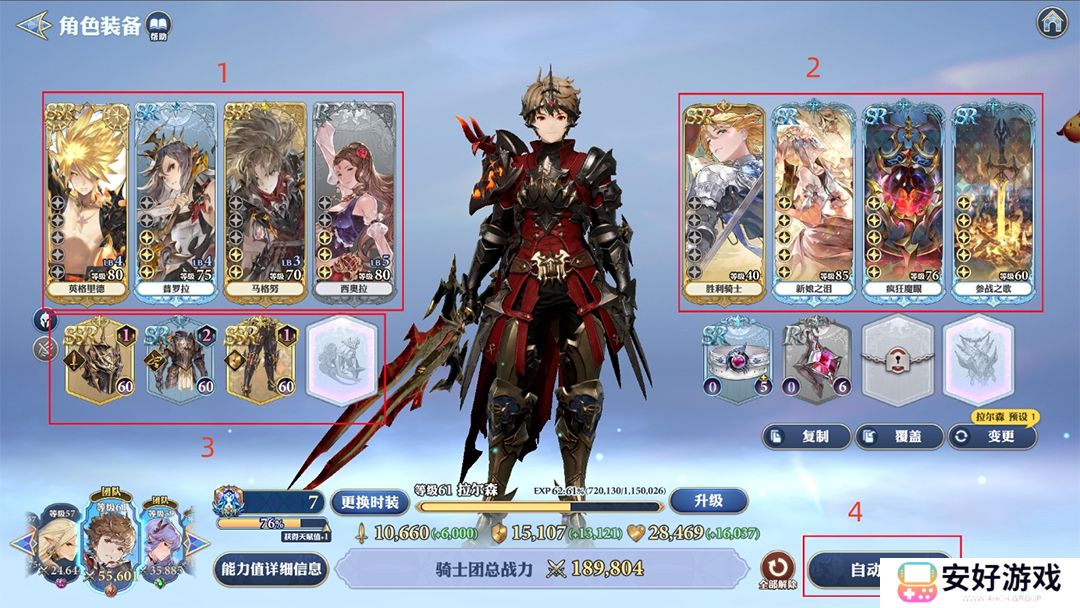Open the help book icon
Viewport: 1080px width, 608px height.
[x=158, y=25]
